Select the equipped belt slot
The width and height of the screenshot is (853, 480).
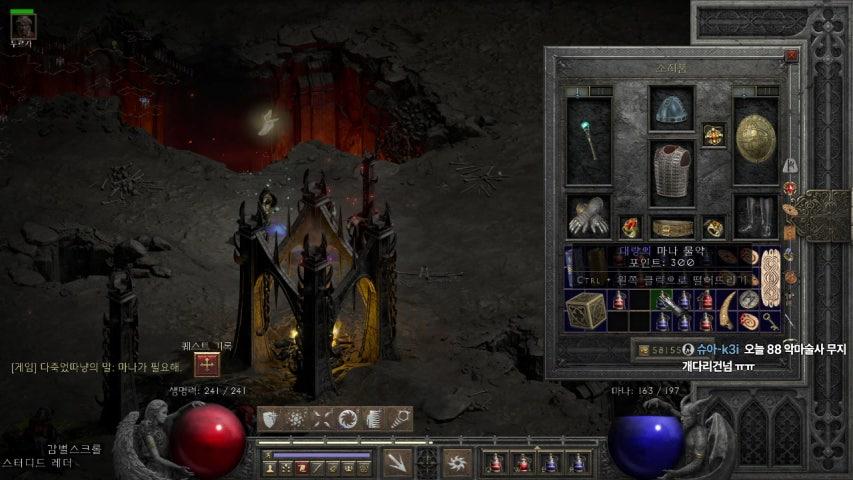pos(672,228)
